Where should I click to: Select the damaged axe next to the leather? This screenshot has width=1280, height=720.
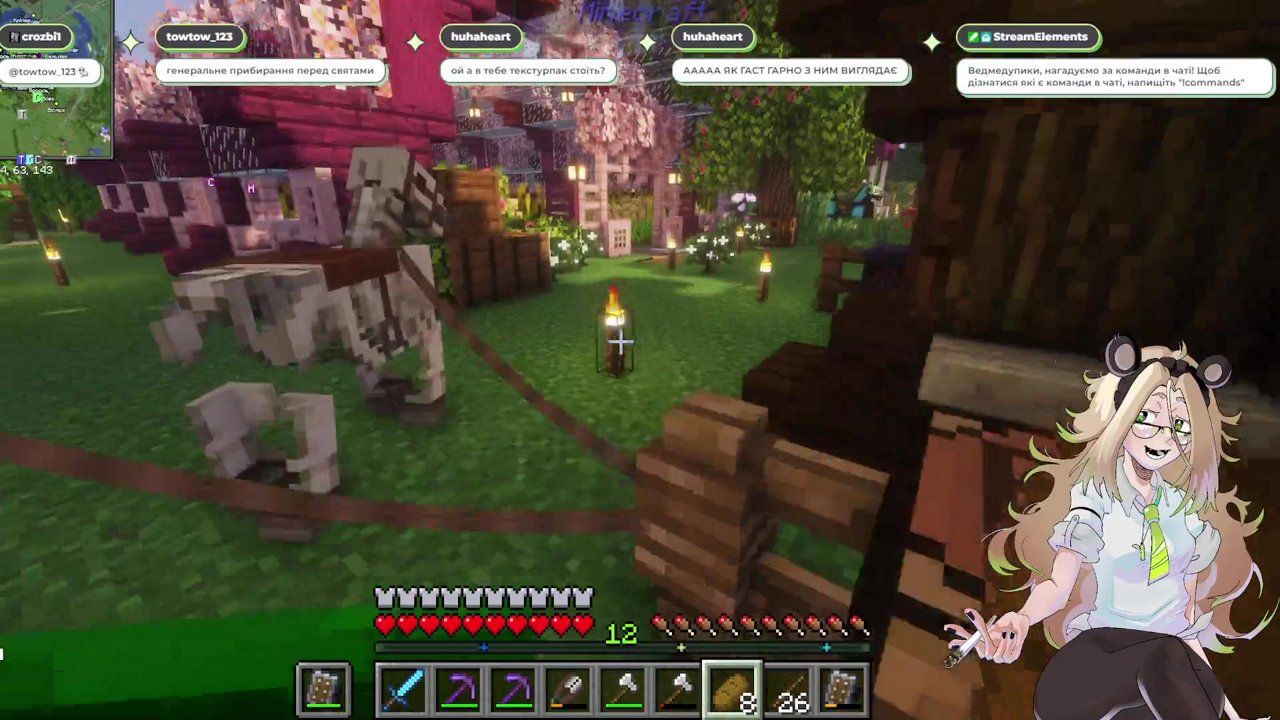coord(679,688)
